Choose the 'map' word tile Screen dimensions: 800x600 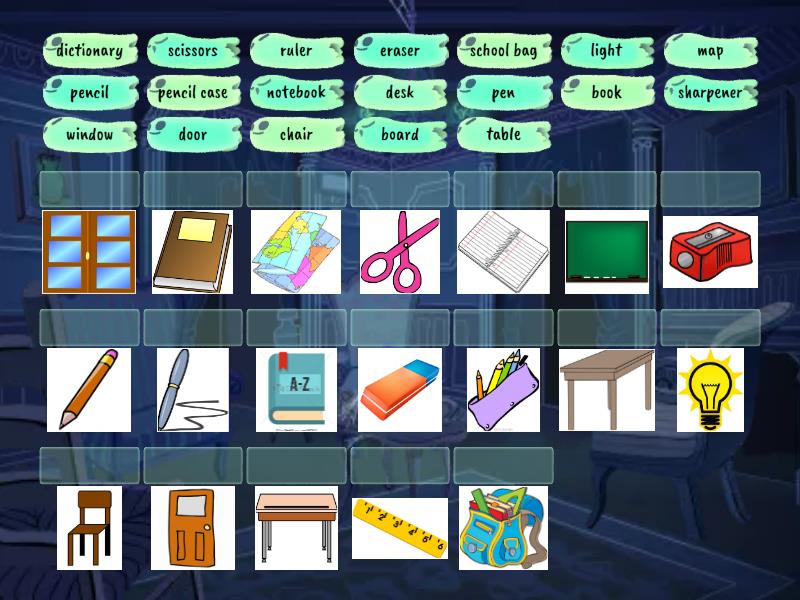[x=711, y=50]
